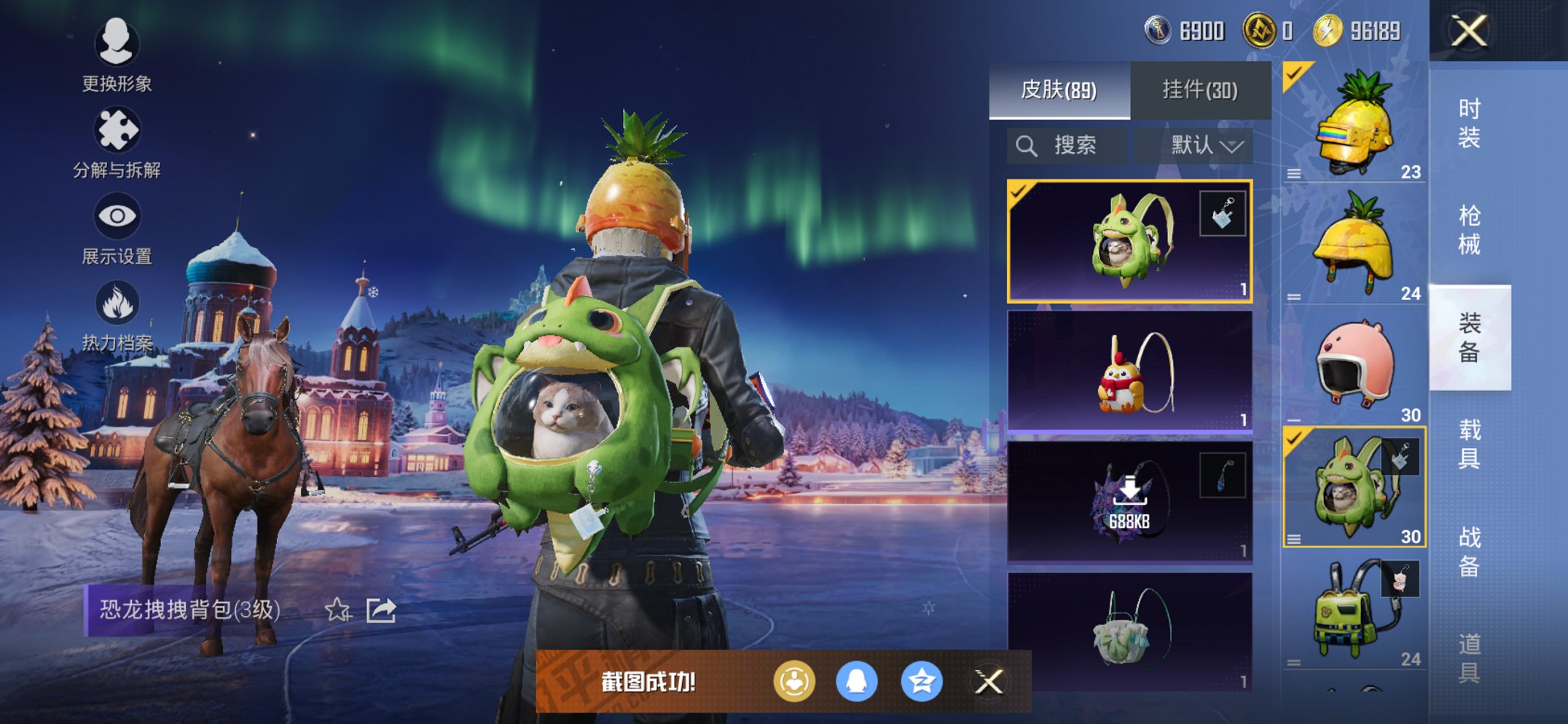Open the 更换形象 change appearance option

point(117,55)
